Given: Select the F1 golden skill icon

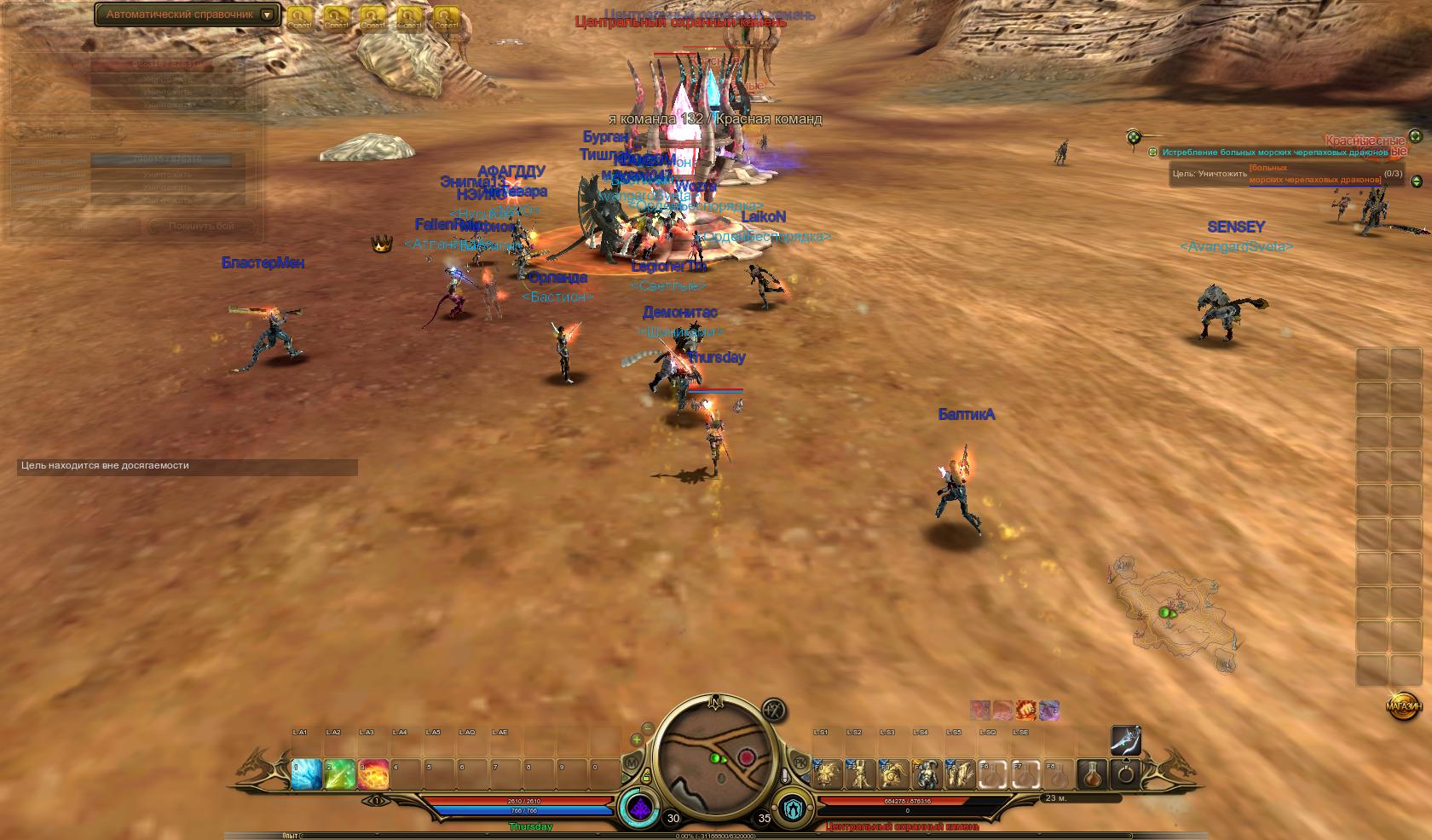Looking at the screenshot, I should [x=828, y=774].
